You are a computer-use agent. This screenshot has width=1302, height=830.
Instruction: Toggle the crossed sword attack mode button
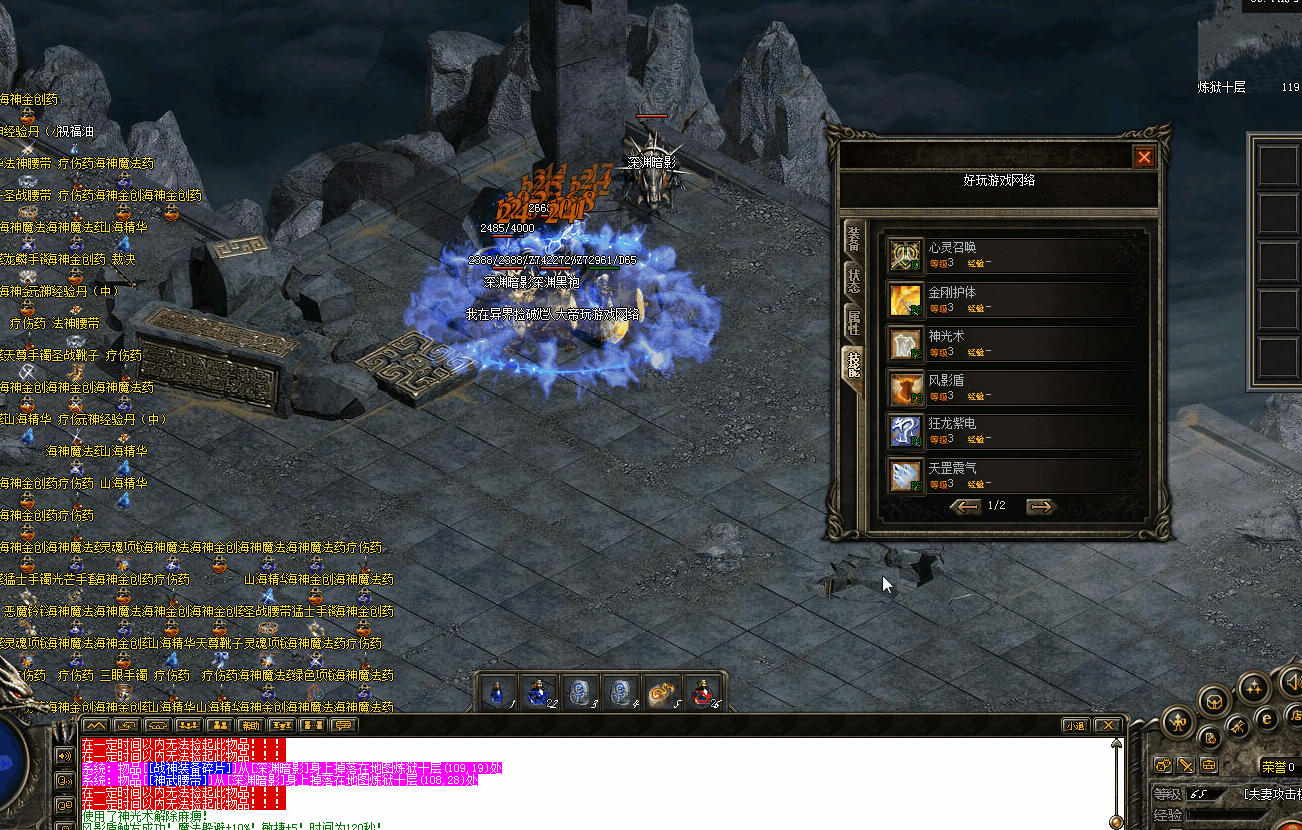1186,766
